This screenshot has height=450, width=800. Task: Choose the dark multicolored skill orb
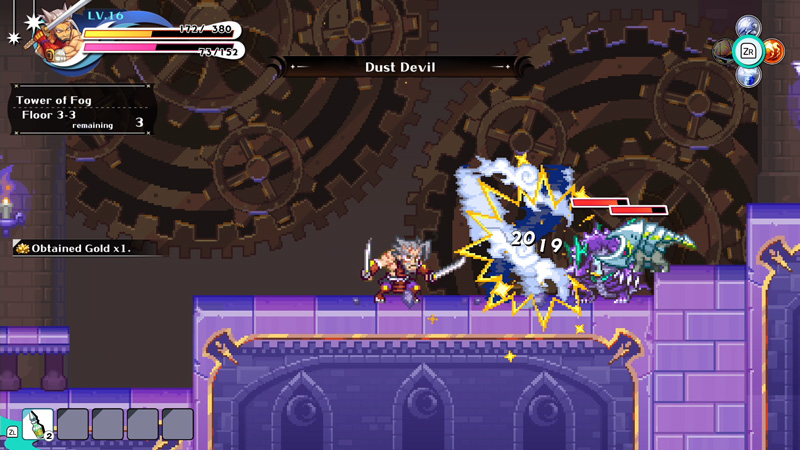(x=723, y=50)
